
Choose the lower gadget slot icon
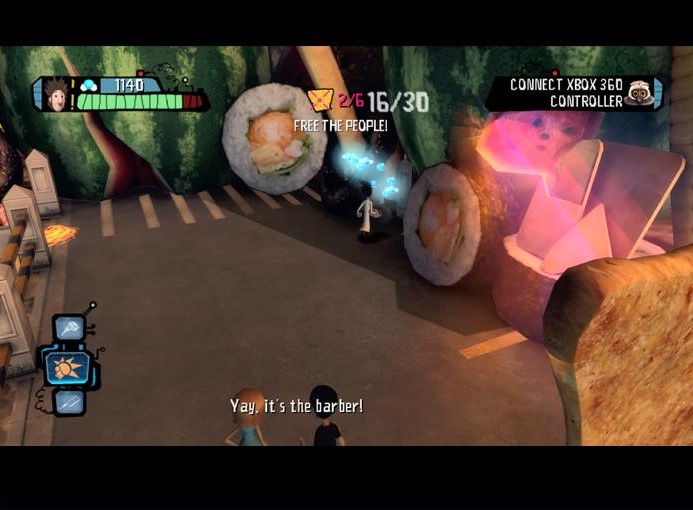[x=69, y=402]
